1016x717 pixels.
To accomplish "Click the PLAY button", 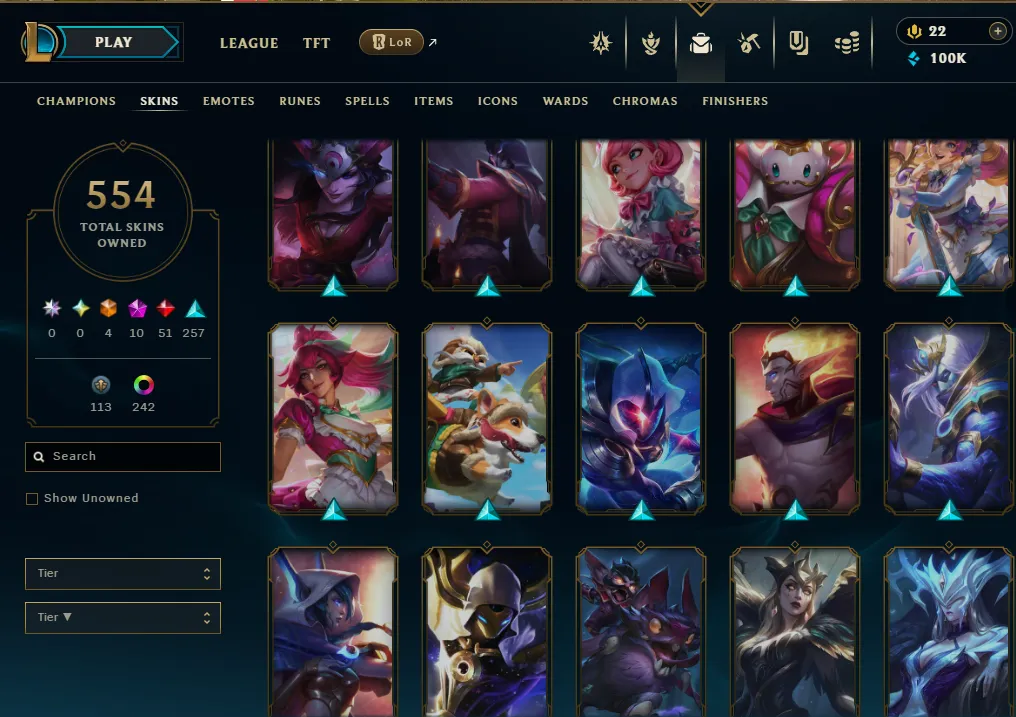I will tap(114, 43).
